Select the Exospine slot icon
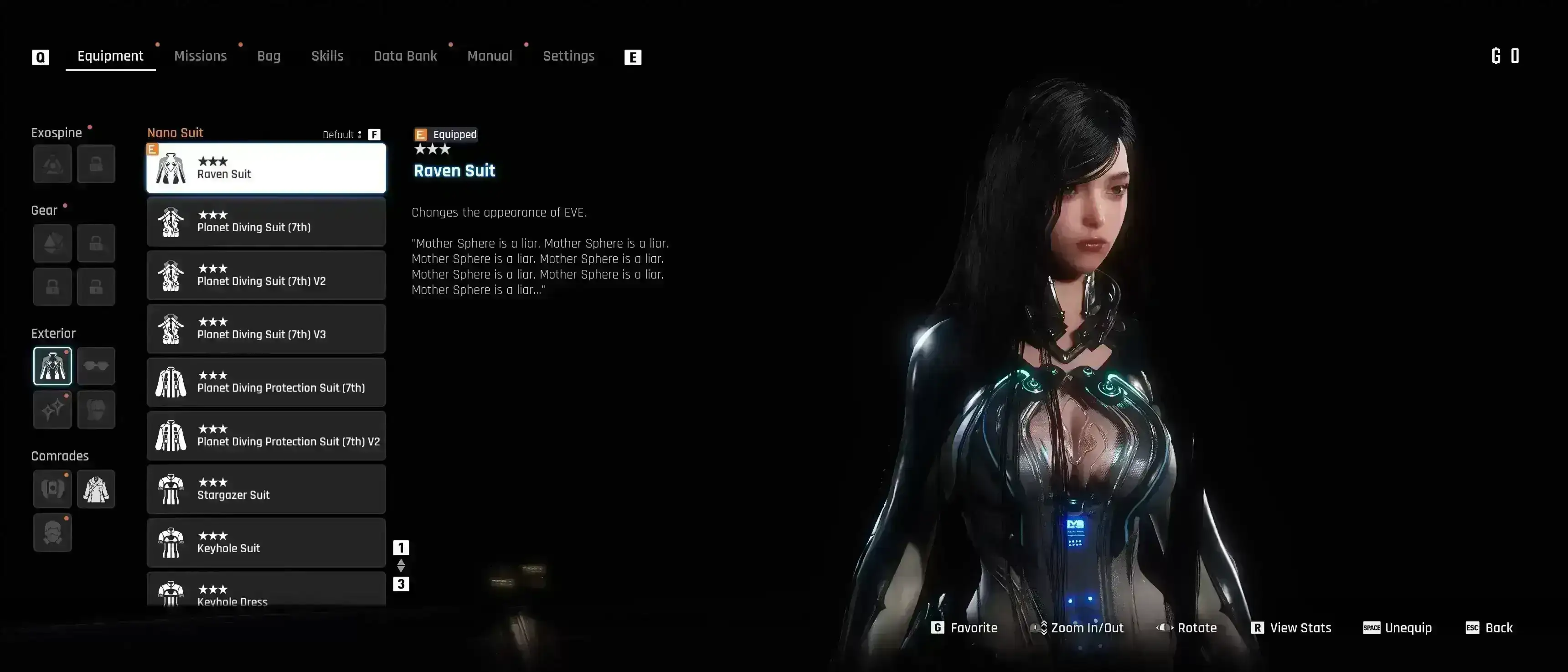The image size is (1568, 672). coord(52,164)
